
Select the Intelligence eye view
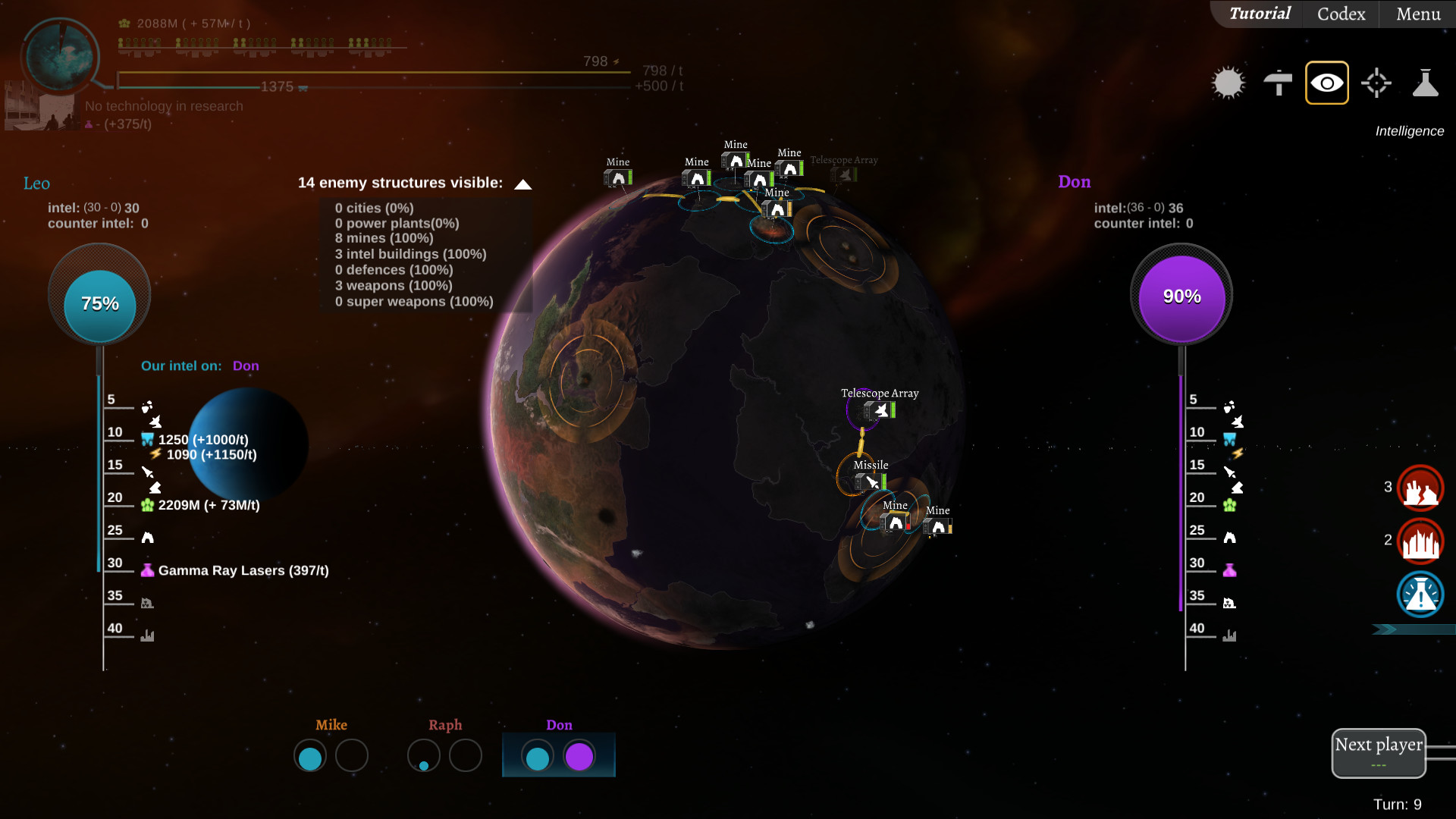1326,82
